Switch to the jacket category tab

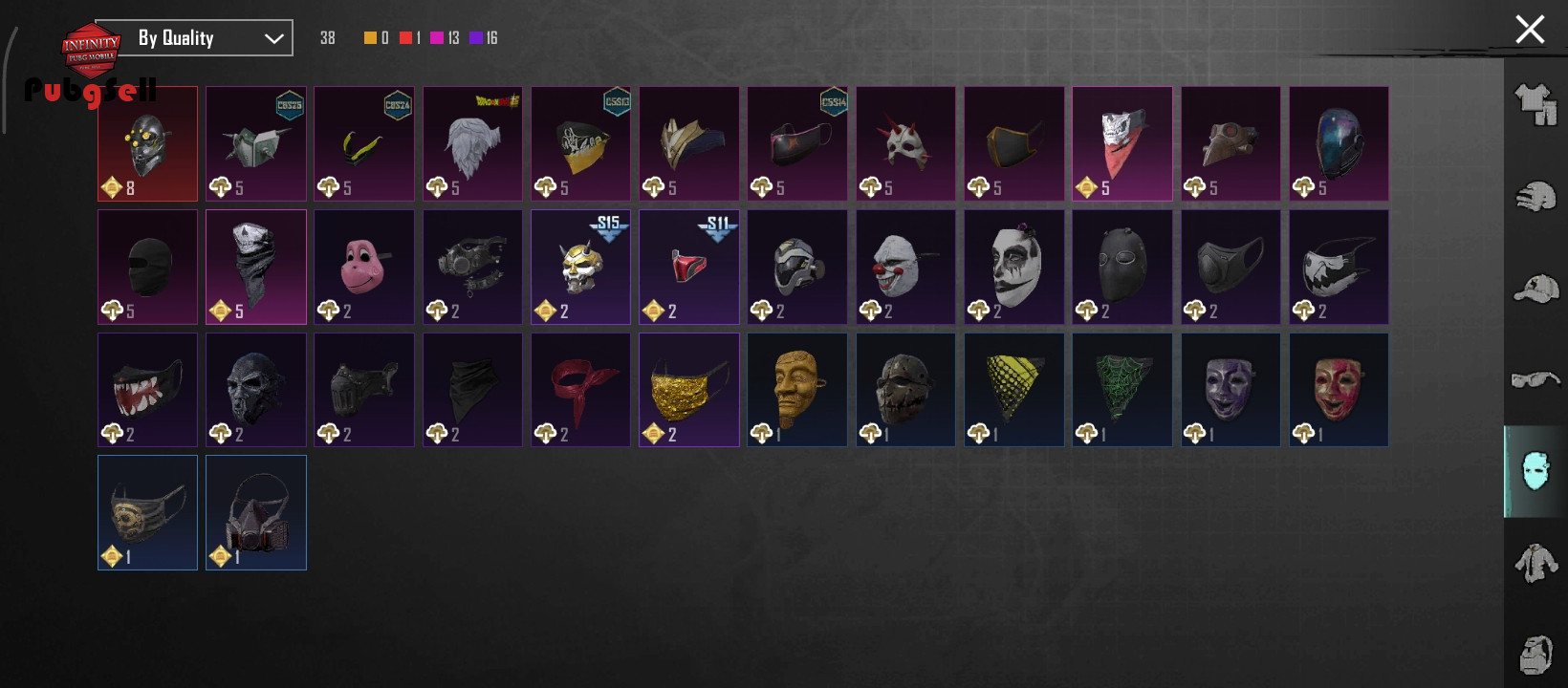(1535, 563)
